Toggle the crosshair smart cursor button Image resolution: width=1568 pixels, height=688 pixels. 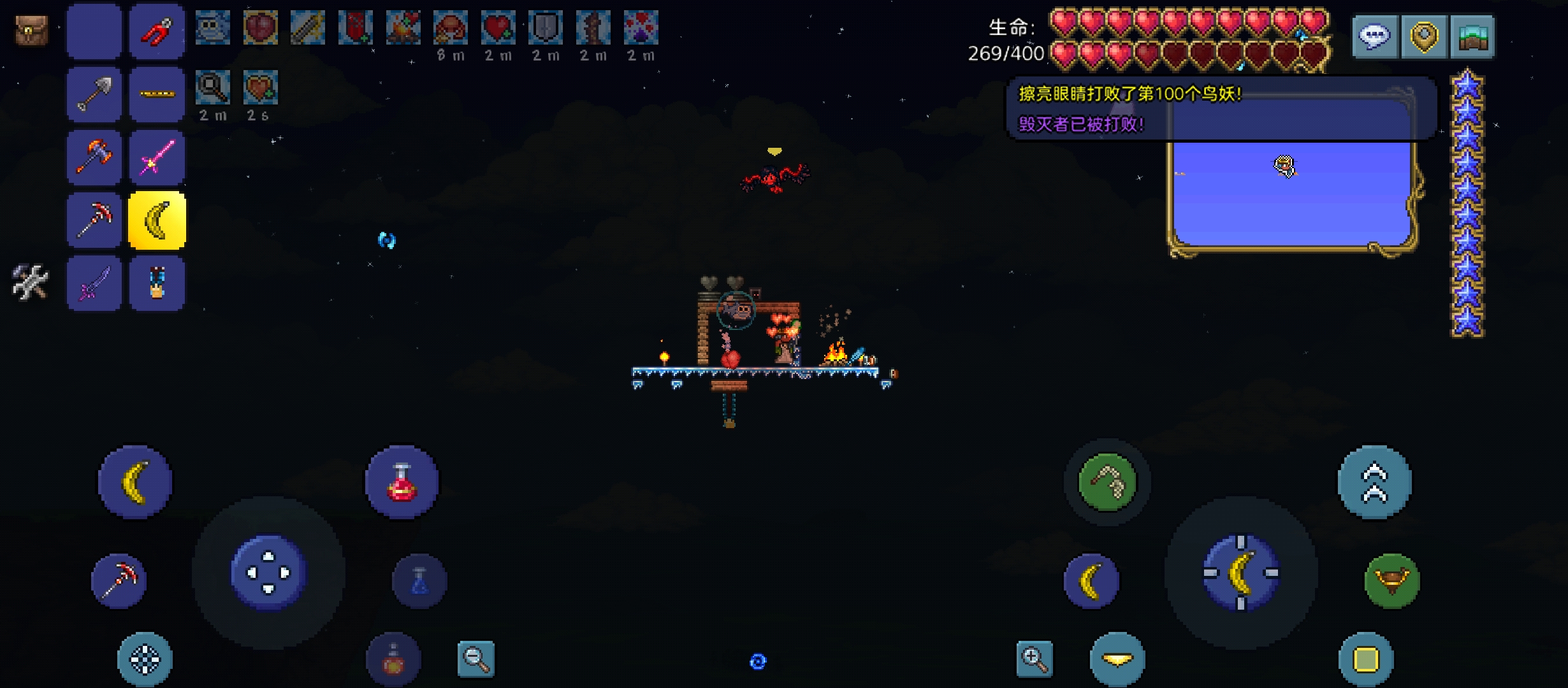click(145, 659)
